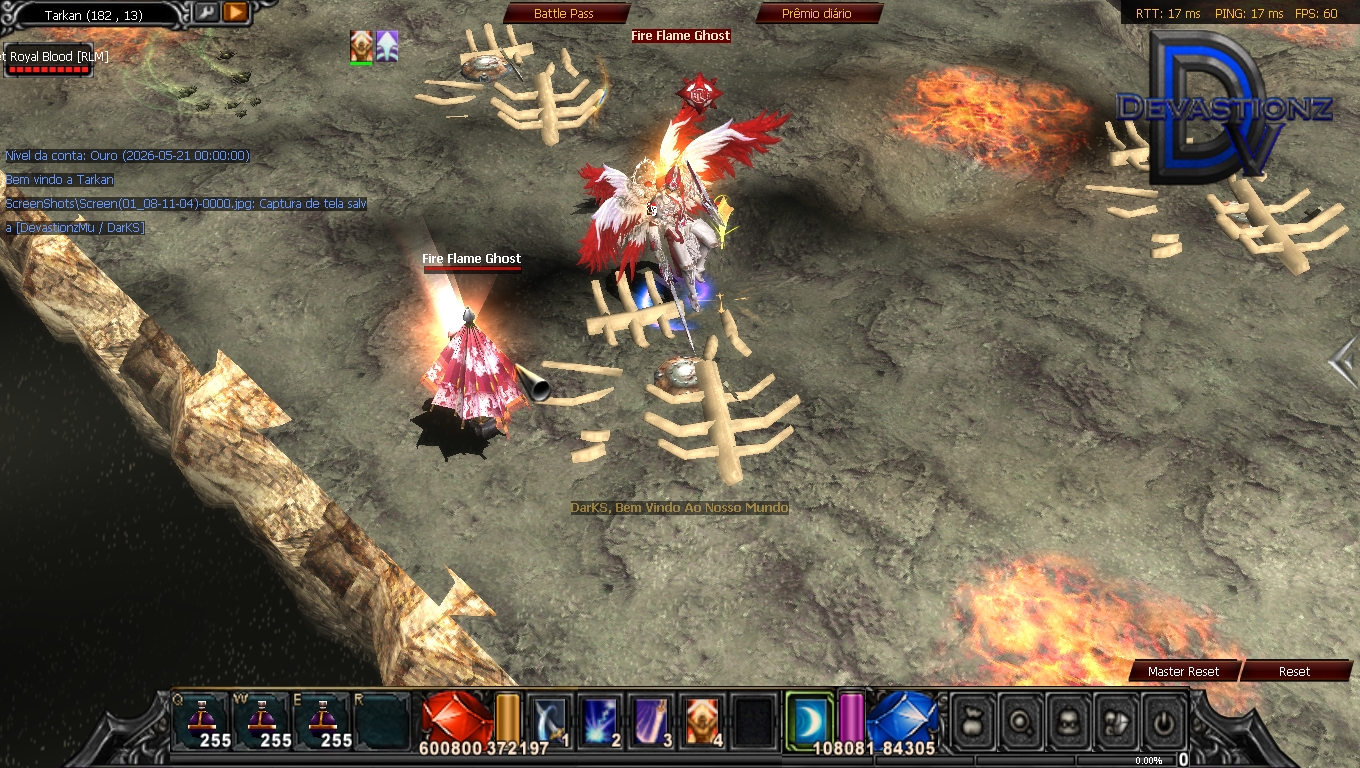Select skill 3 with the purple sword
The height and width of the screenshot is (768, 1360).
(x=651, y=720)
